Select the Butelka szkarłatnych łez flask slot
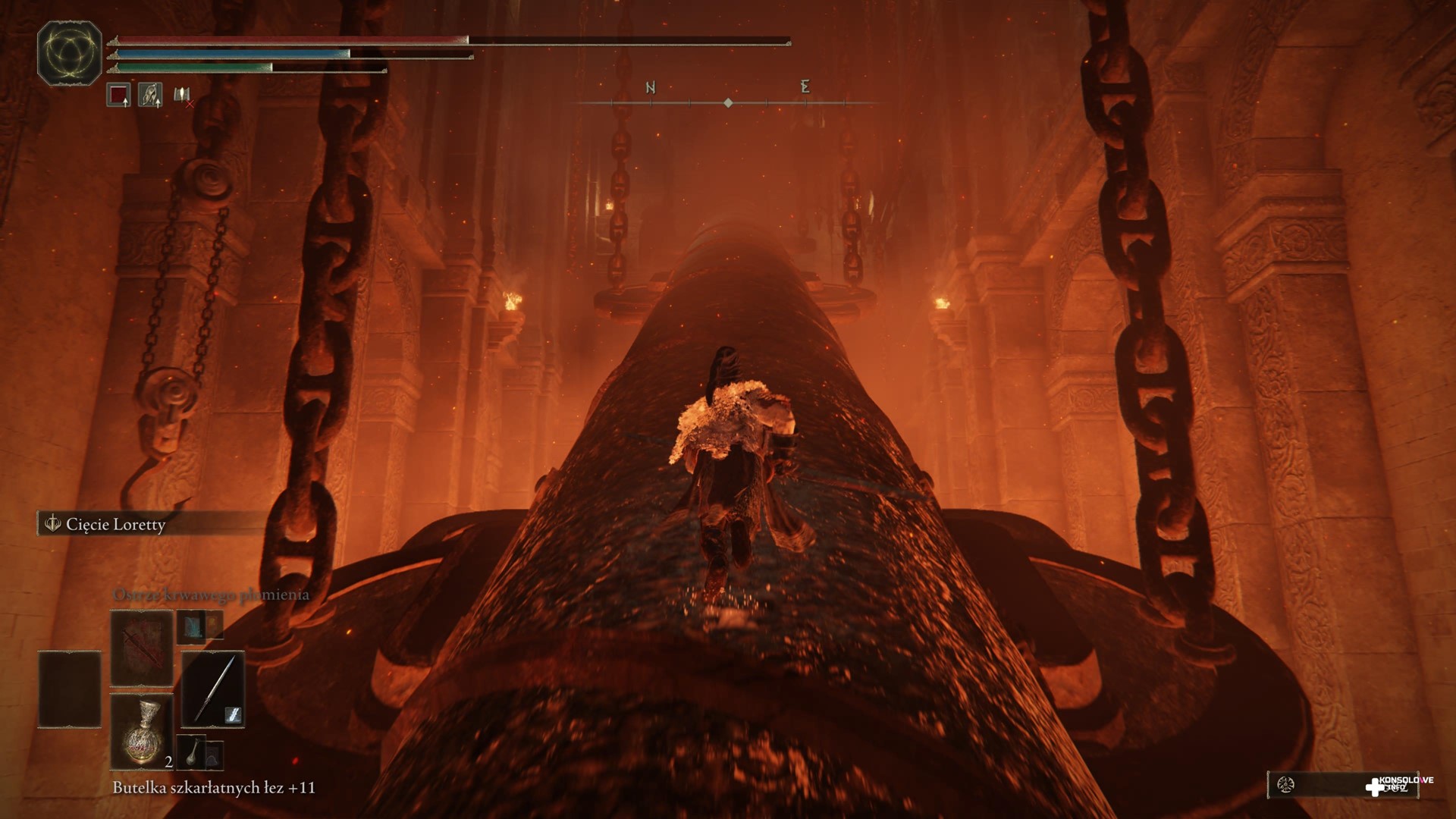This screenshot has width=1456, height=819. pyautogui.click(x=142, y=731)
